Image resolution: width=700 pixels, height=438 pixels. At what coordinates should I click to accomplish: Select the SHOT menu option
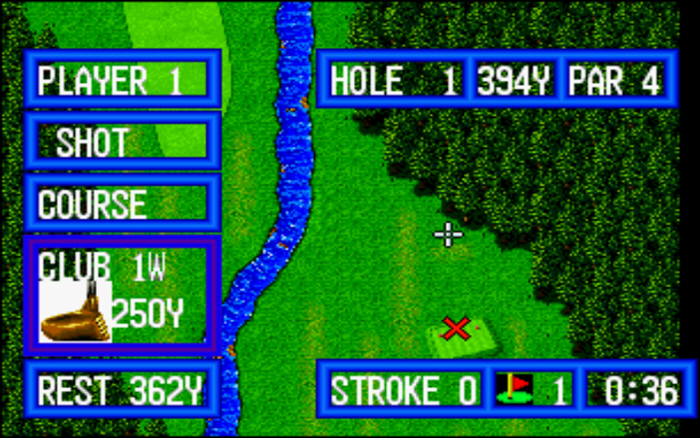click(121, 142)
